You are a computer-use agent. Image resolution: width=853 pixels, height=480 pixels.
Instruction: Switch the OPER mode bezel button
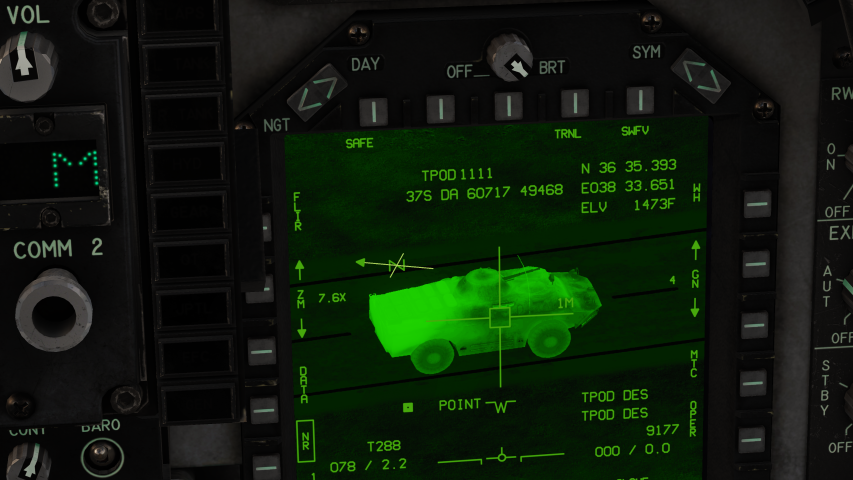pos(756,438)
